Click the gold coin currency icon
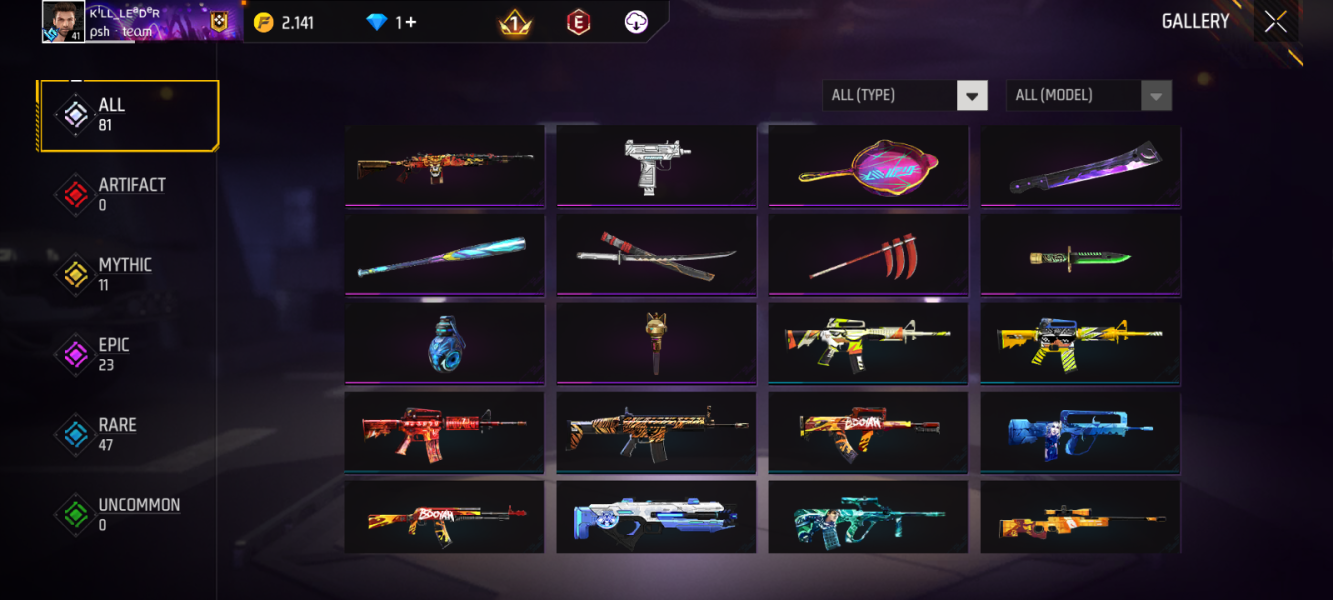 coord(264,22)
